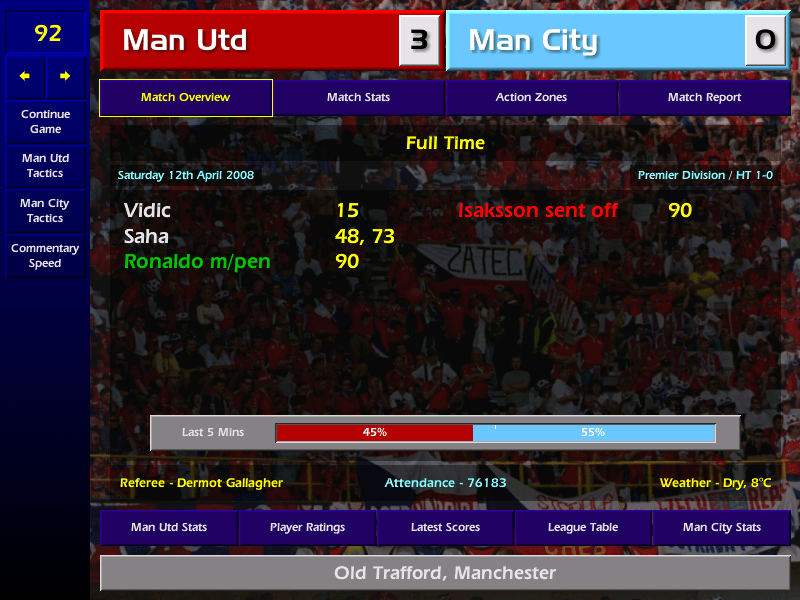Click the Man City team name header
This screenshot has height=600, width=800.
596,41
